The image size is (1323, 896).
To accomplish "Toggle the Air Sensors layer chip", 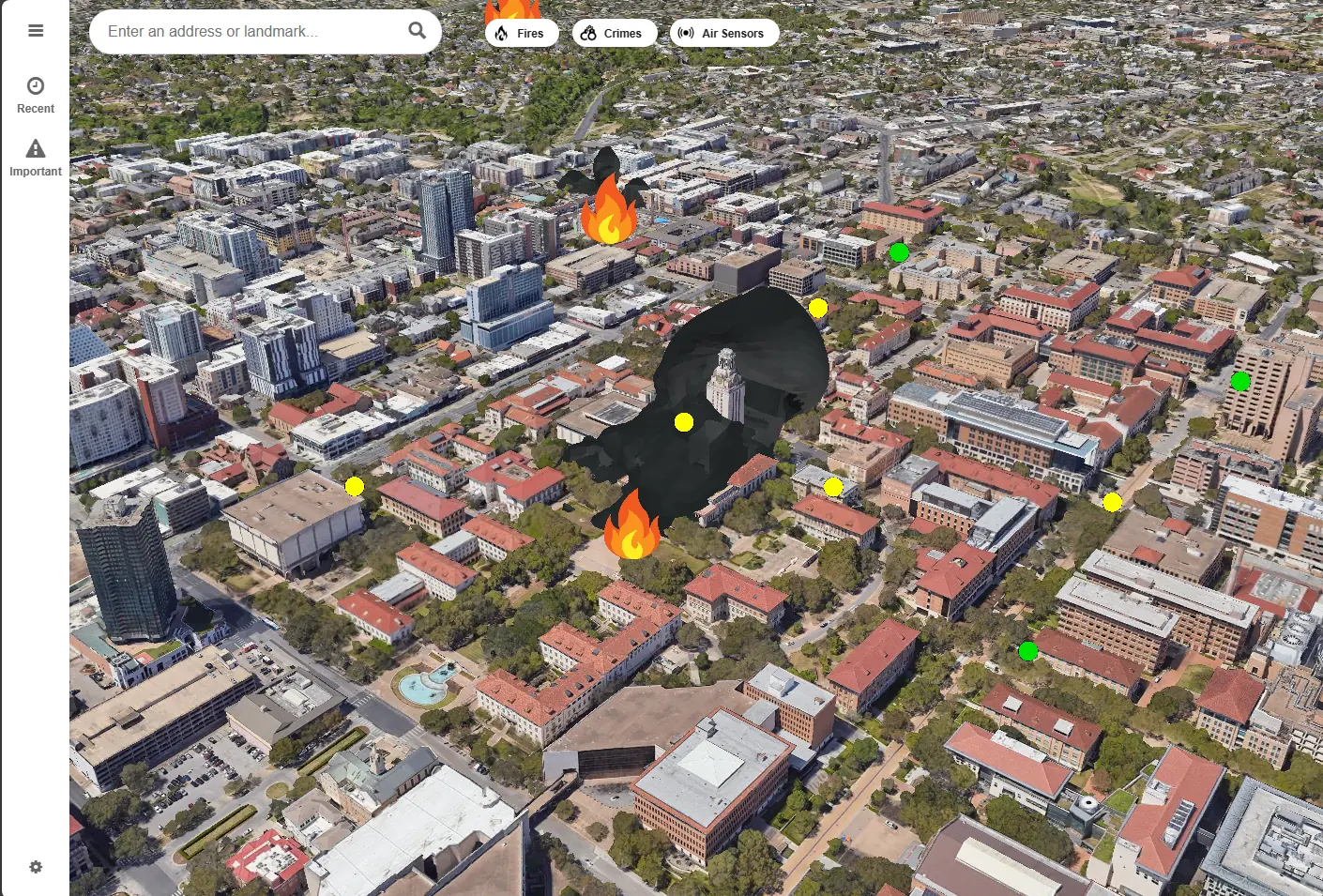I will pyautogui.click(x=724, y=32).
